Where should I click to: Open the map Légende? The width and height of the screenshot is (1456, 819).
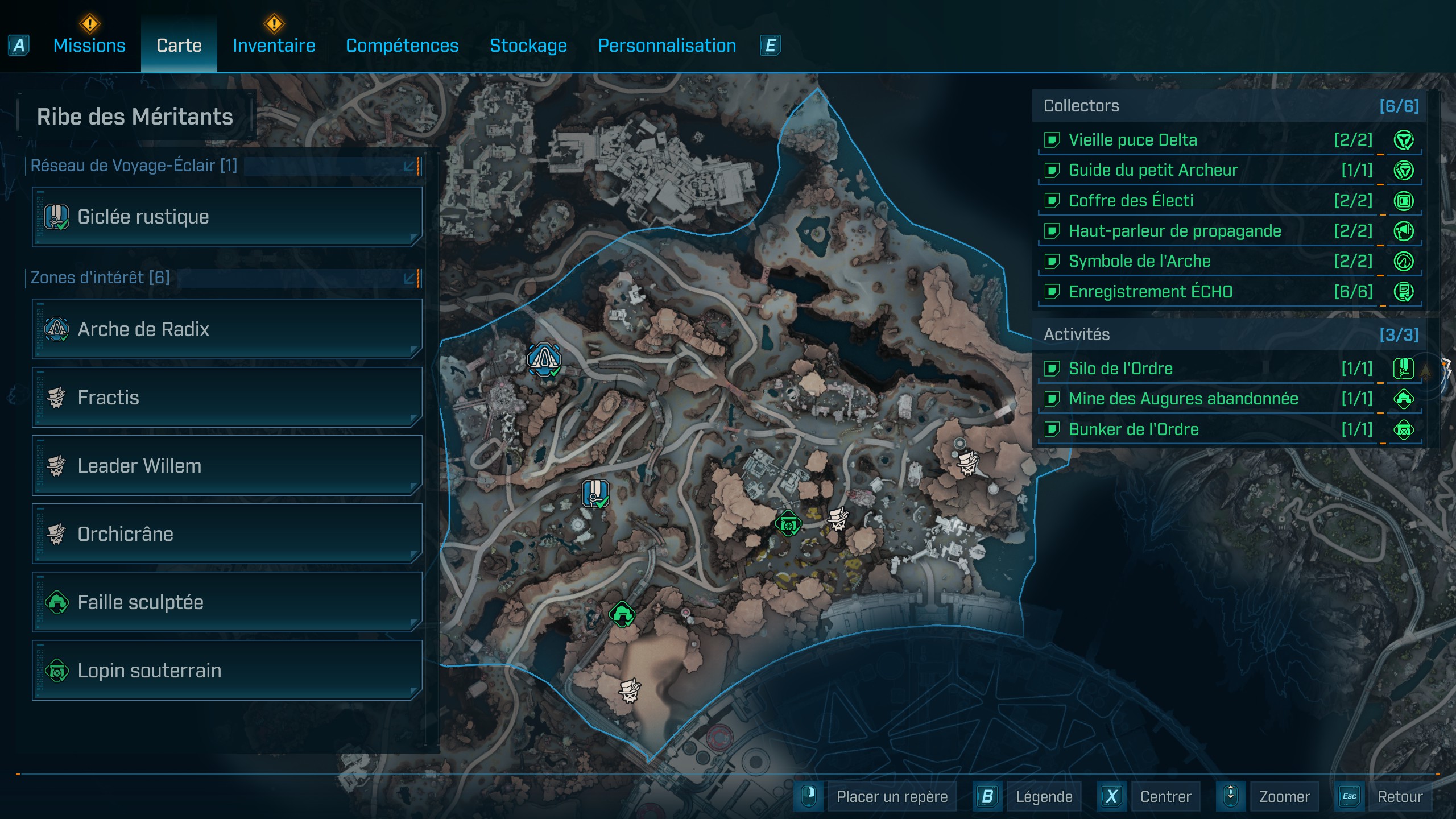click(1043, 797)
